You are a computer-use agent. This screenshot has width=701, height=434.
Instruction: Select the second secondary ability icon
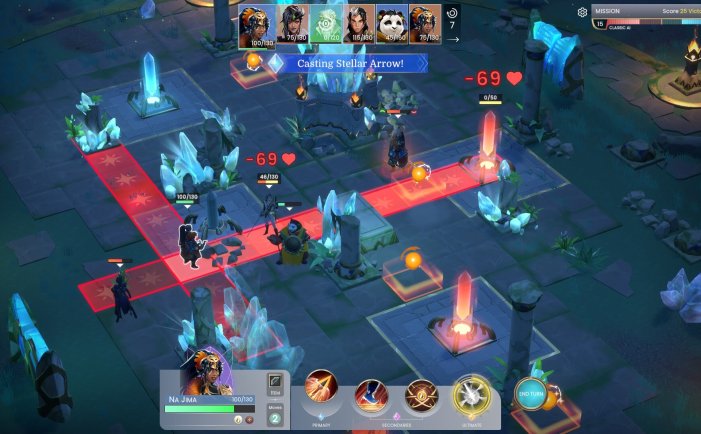pyautogui.click(x=420, y=394)
